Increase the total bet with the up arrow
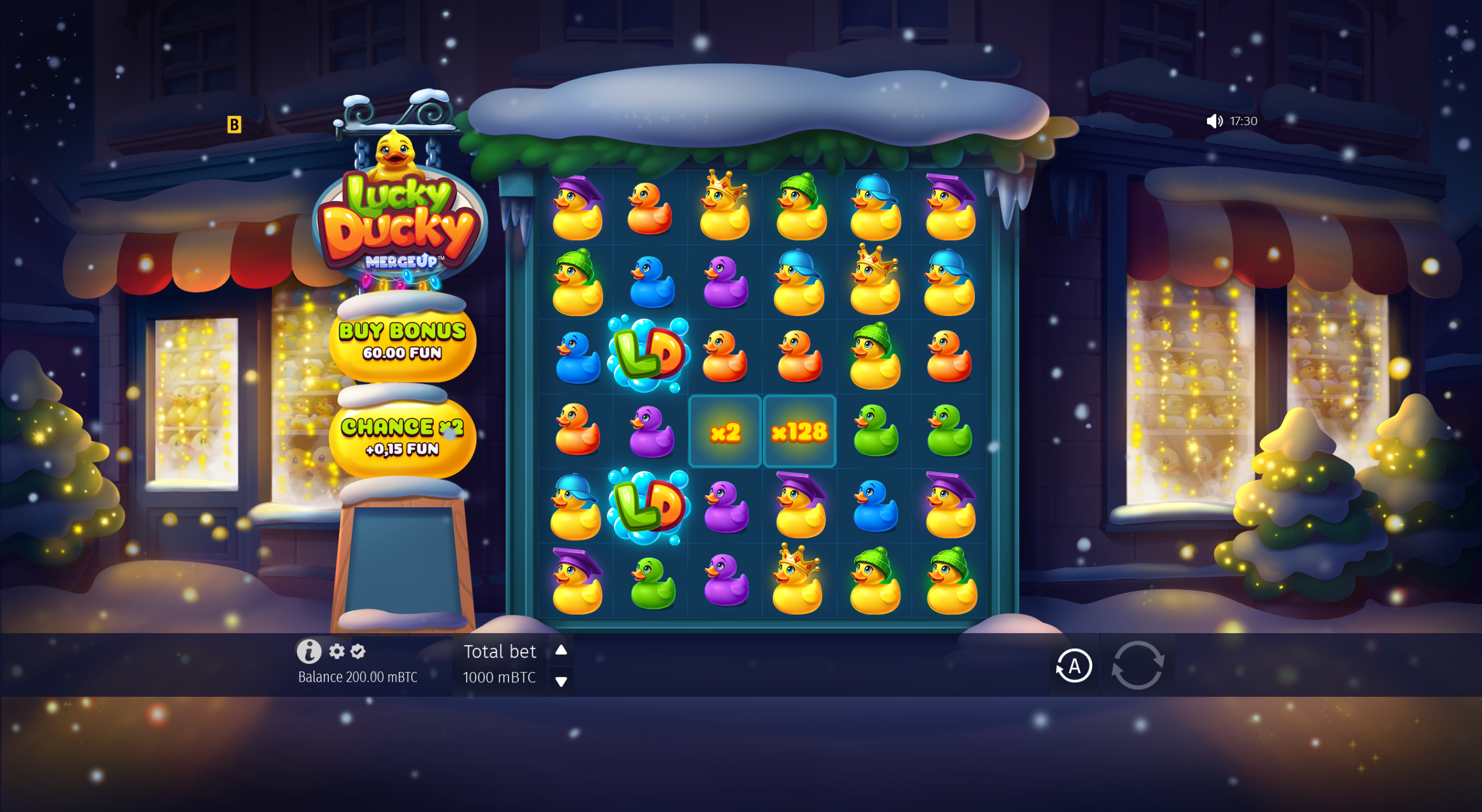1482x812 pixels. 560,651
